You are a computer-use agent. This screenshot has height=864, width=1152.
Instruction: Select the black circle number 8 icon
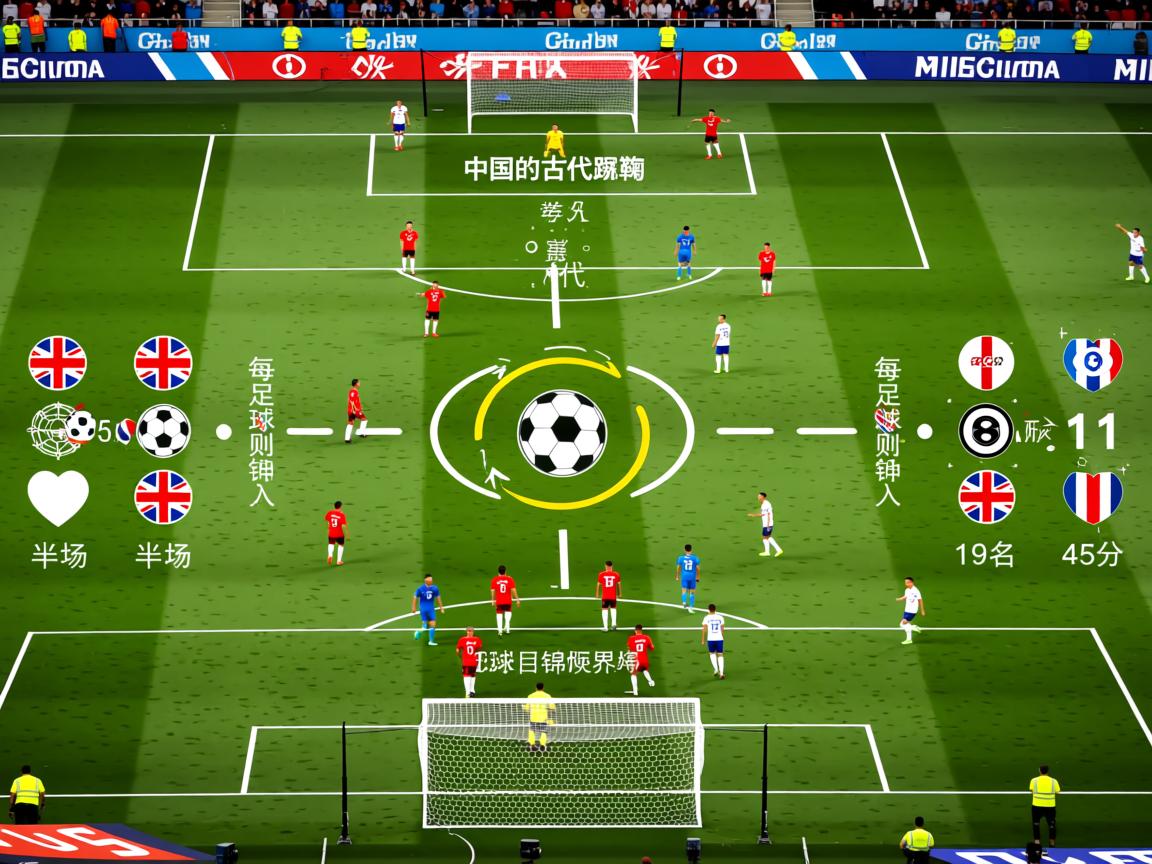click(986, 431)
